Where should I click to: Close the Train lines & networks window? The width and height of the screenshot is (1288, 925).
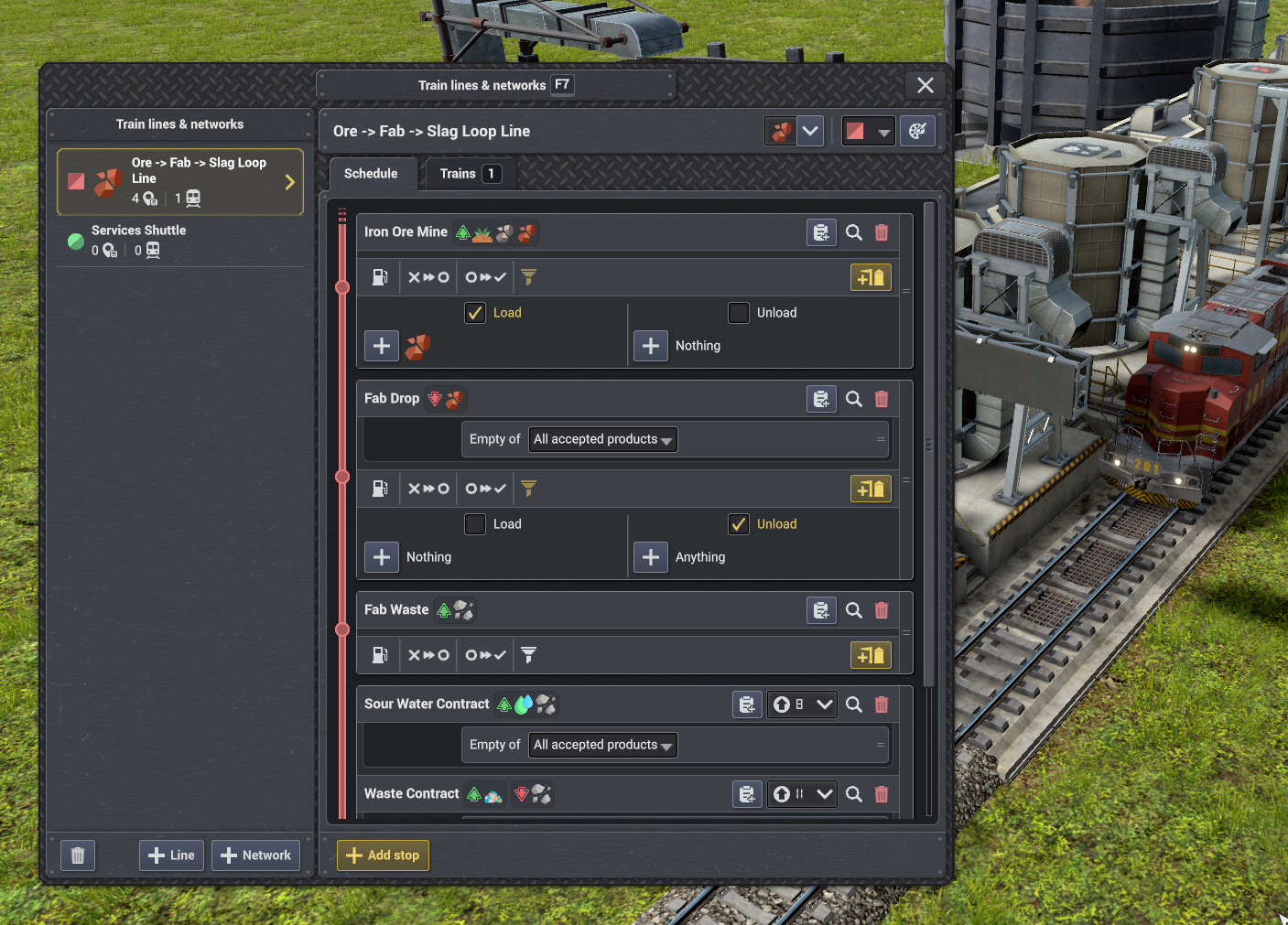click(x=925, y=85)
